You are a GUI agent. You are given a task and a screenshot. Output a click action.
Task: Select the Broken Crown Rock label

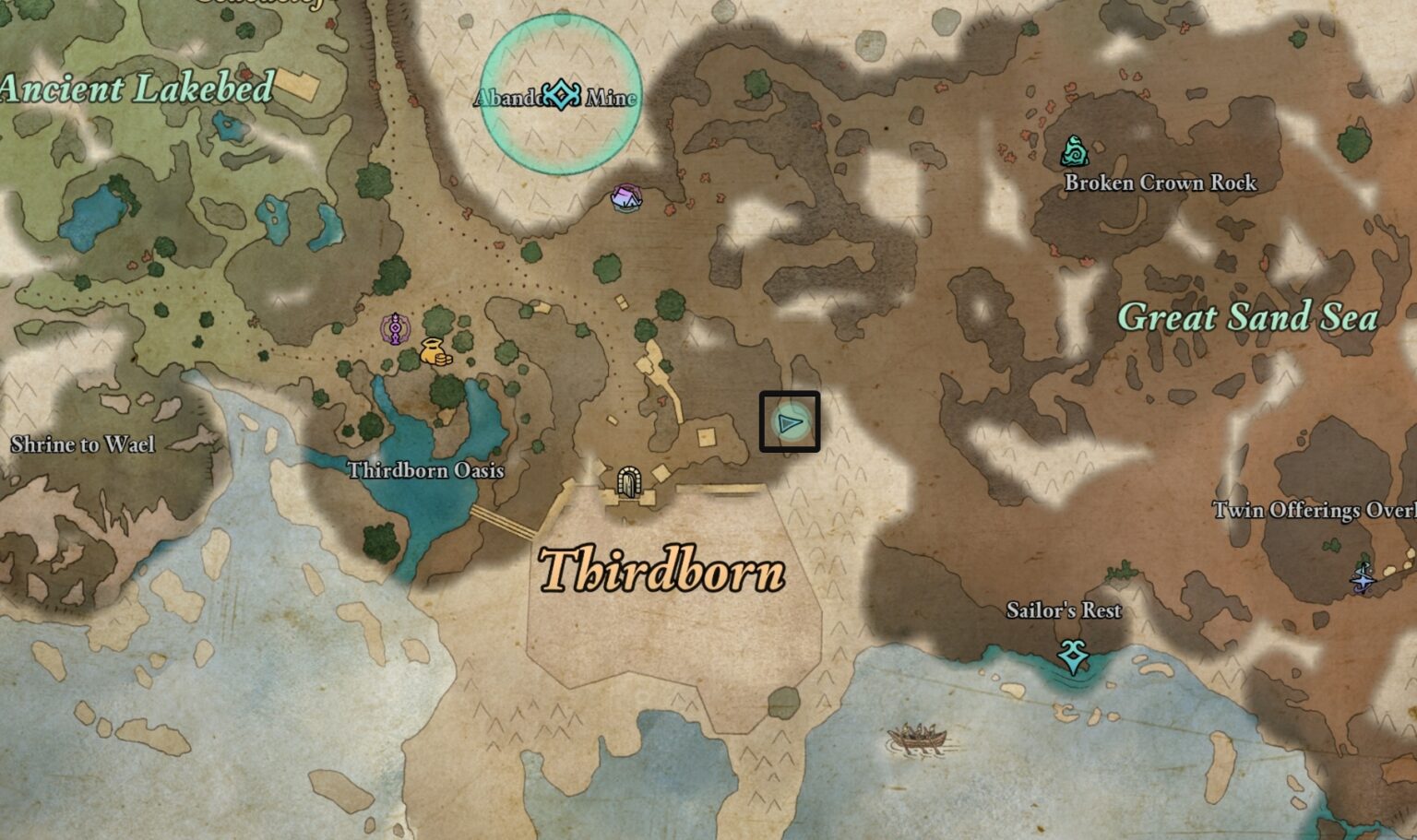coord(1161,183)
